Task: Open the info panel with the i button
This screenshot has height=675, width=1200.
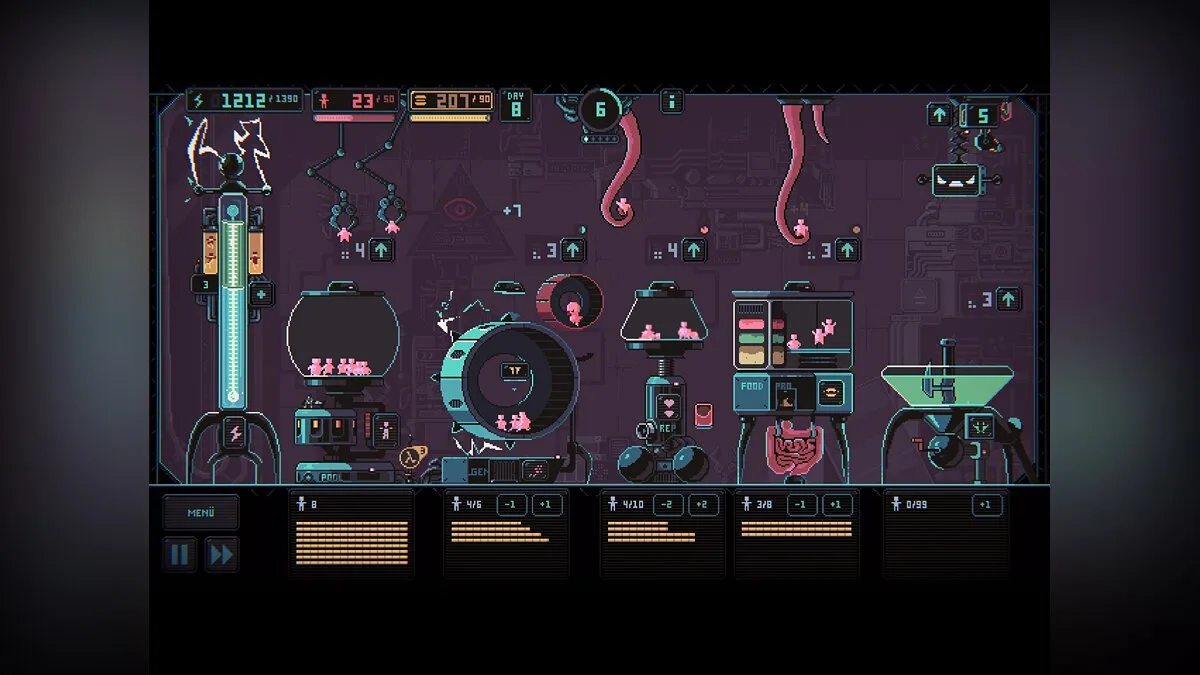Action: [672, 101]
